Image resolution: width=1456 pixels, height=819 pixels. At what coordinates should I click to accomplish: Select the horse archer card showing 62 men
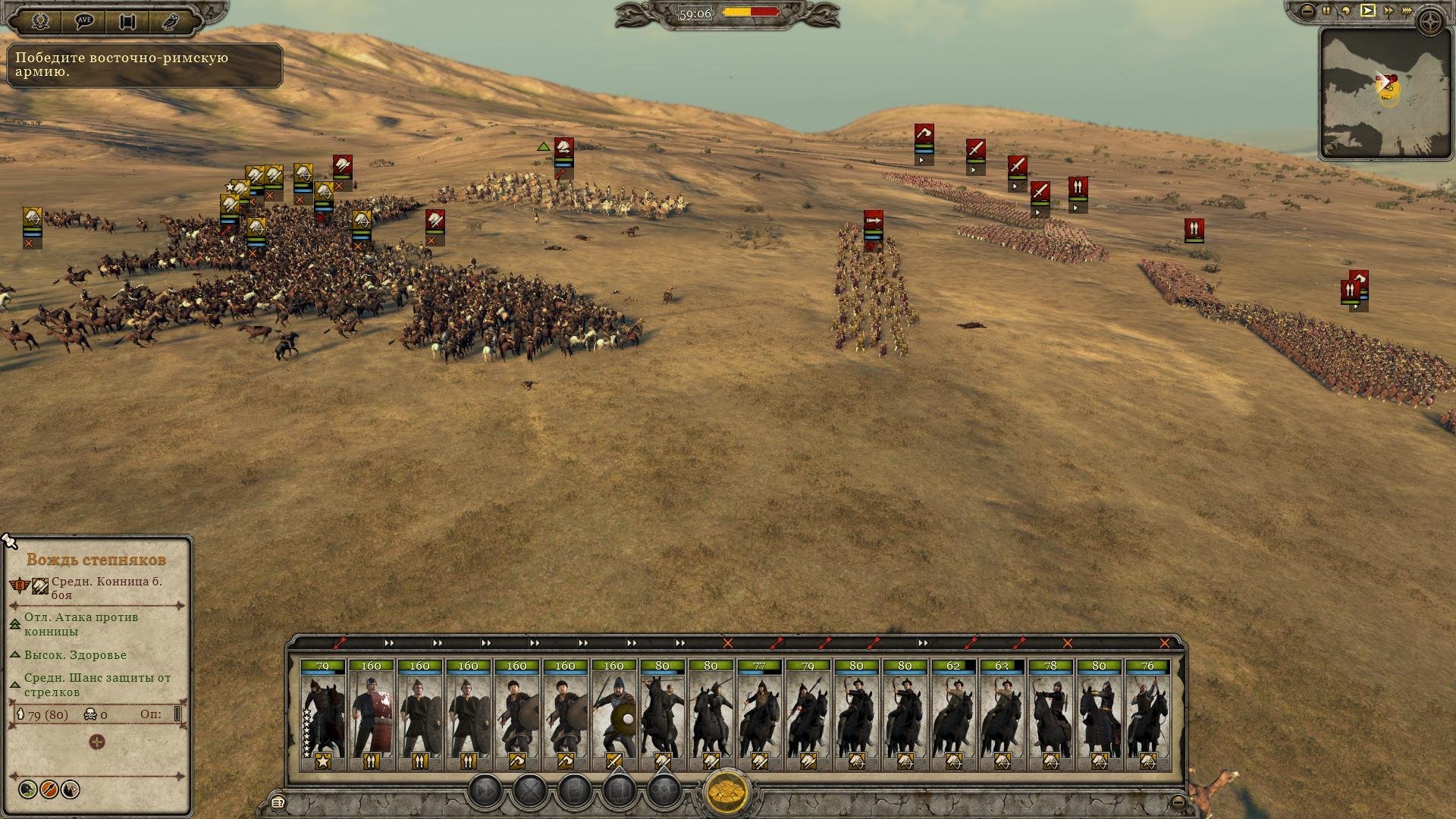(x=954, y=714)
